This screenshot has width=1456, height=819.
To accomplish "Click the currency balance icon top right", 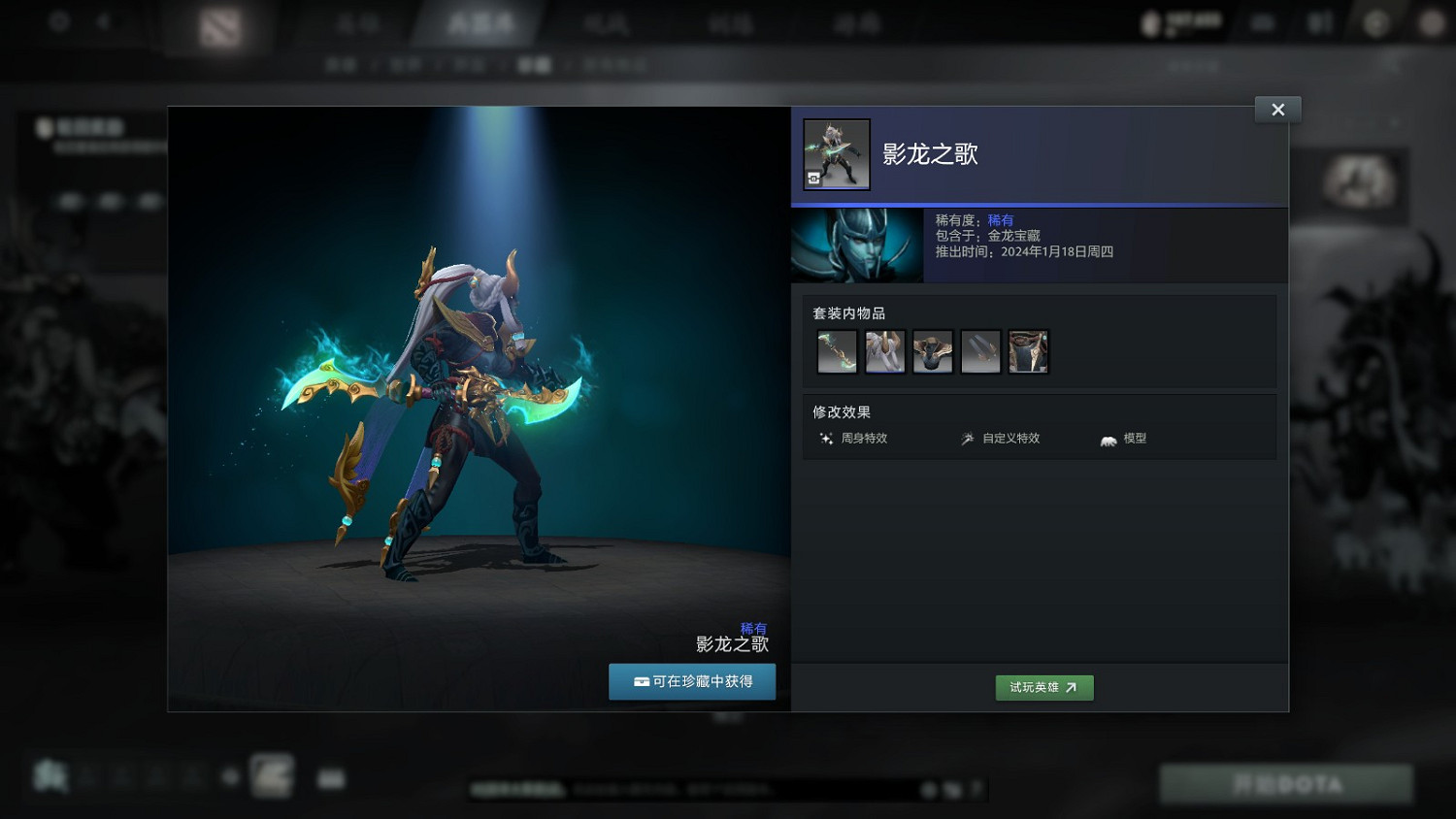I will [1151, 21].
